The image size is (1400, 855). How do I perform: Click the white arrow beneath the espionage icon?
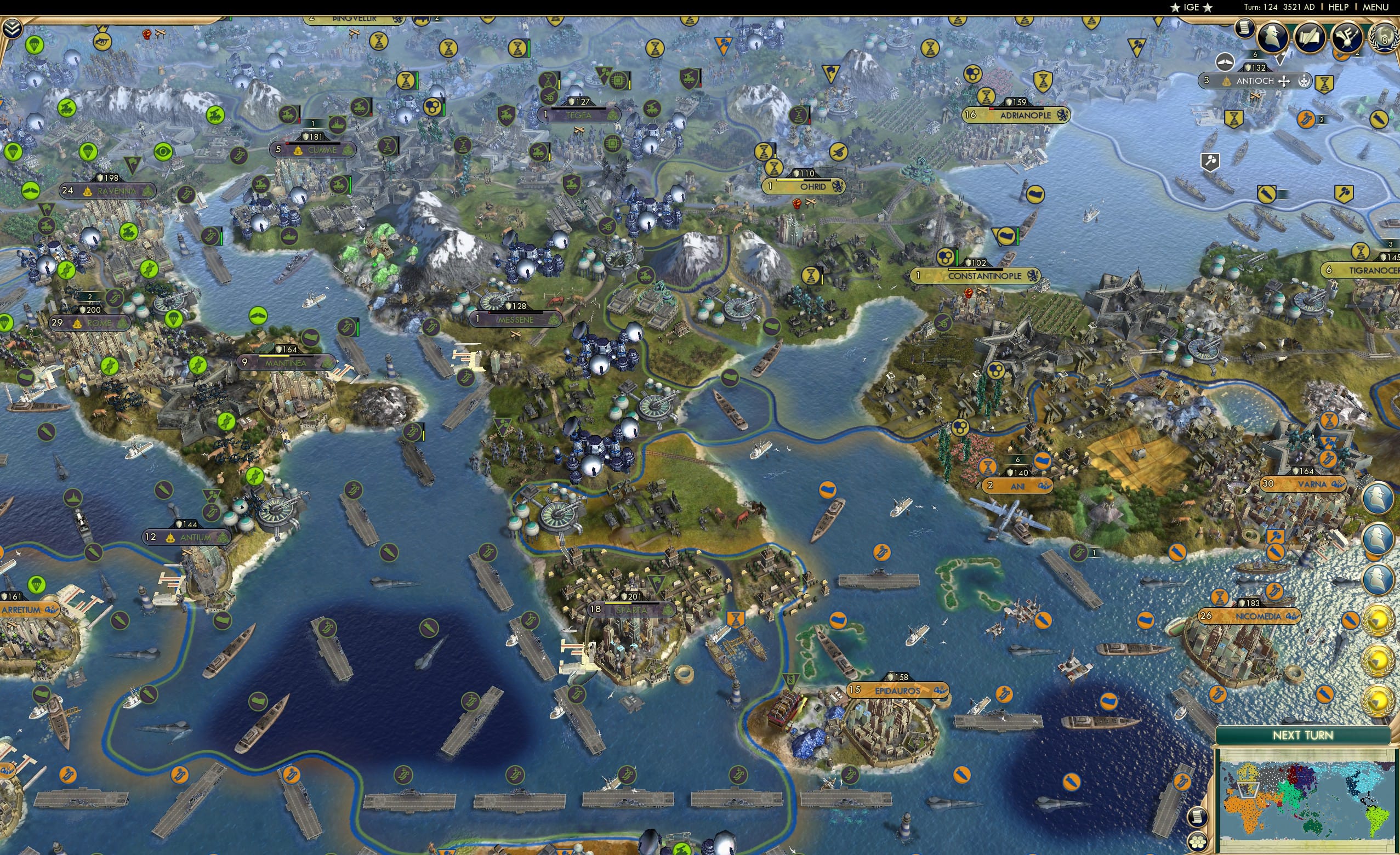tap(1279, 59)
